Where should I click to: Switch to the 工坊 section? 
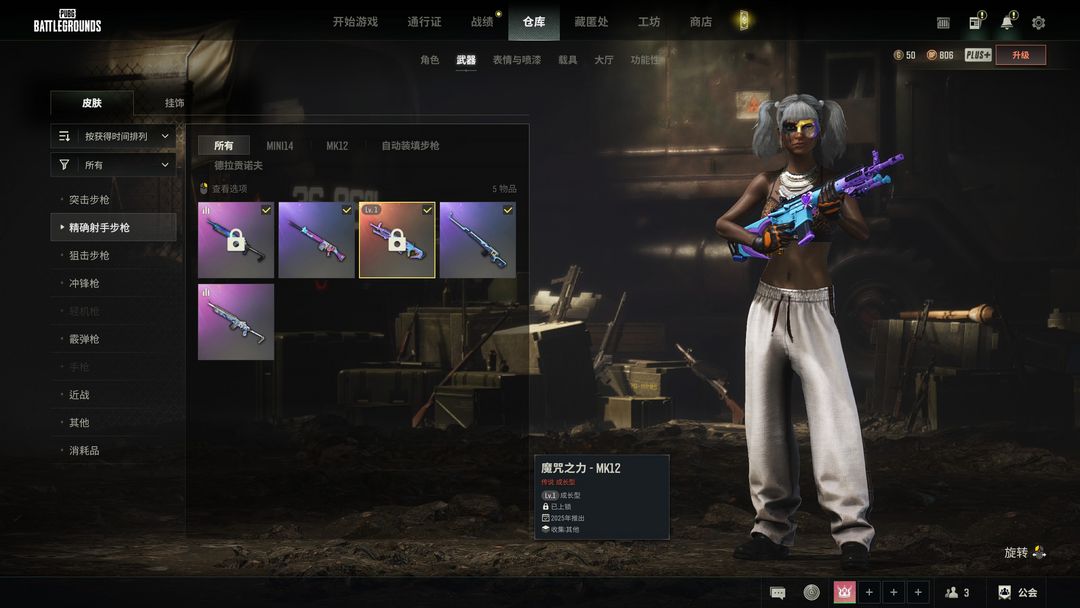tap(649, 22)
